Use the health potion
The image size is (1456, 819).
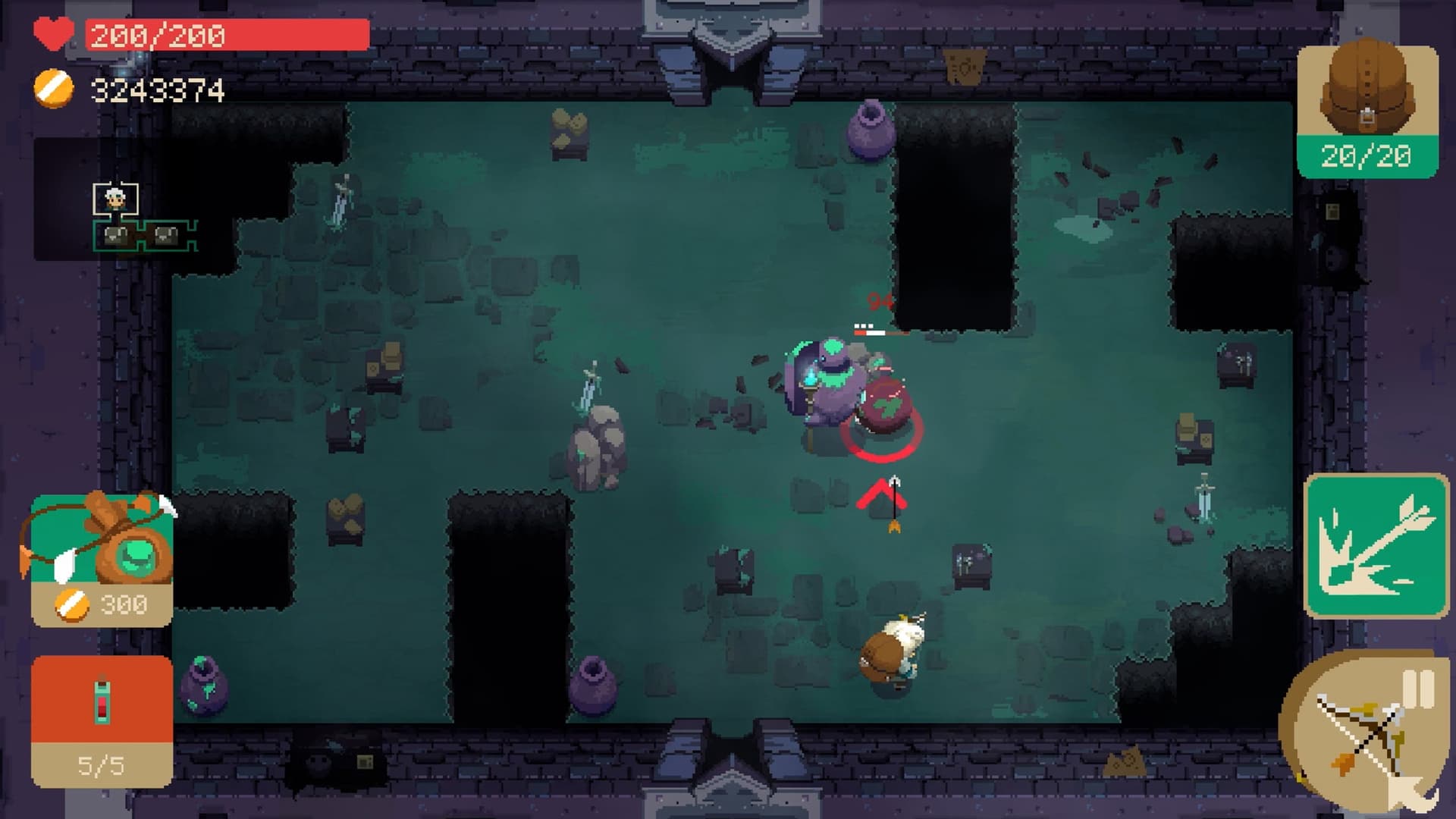pyautogui.click(x=102, y=719)
